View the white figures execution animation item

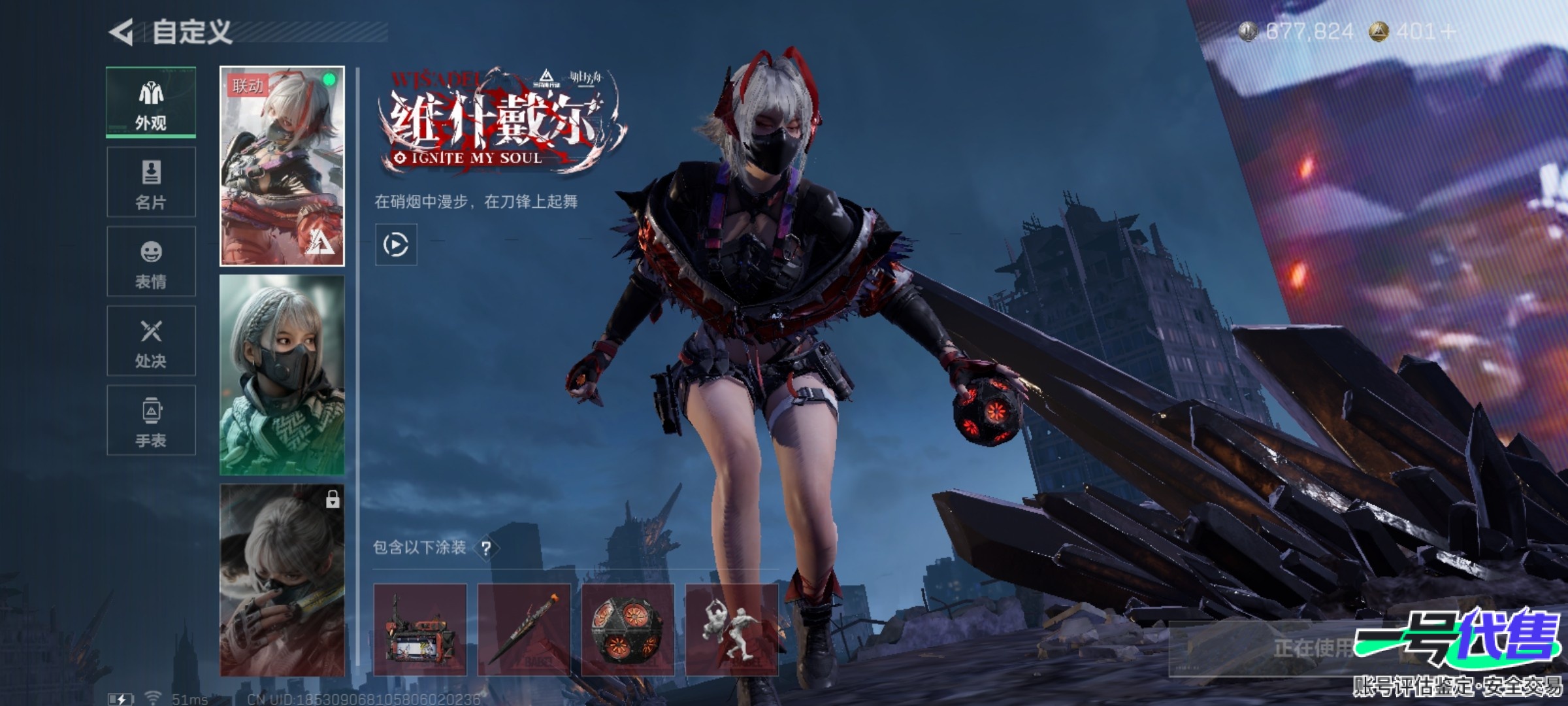732,630
